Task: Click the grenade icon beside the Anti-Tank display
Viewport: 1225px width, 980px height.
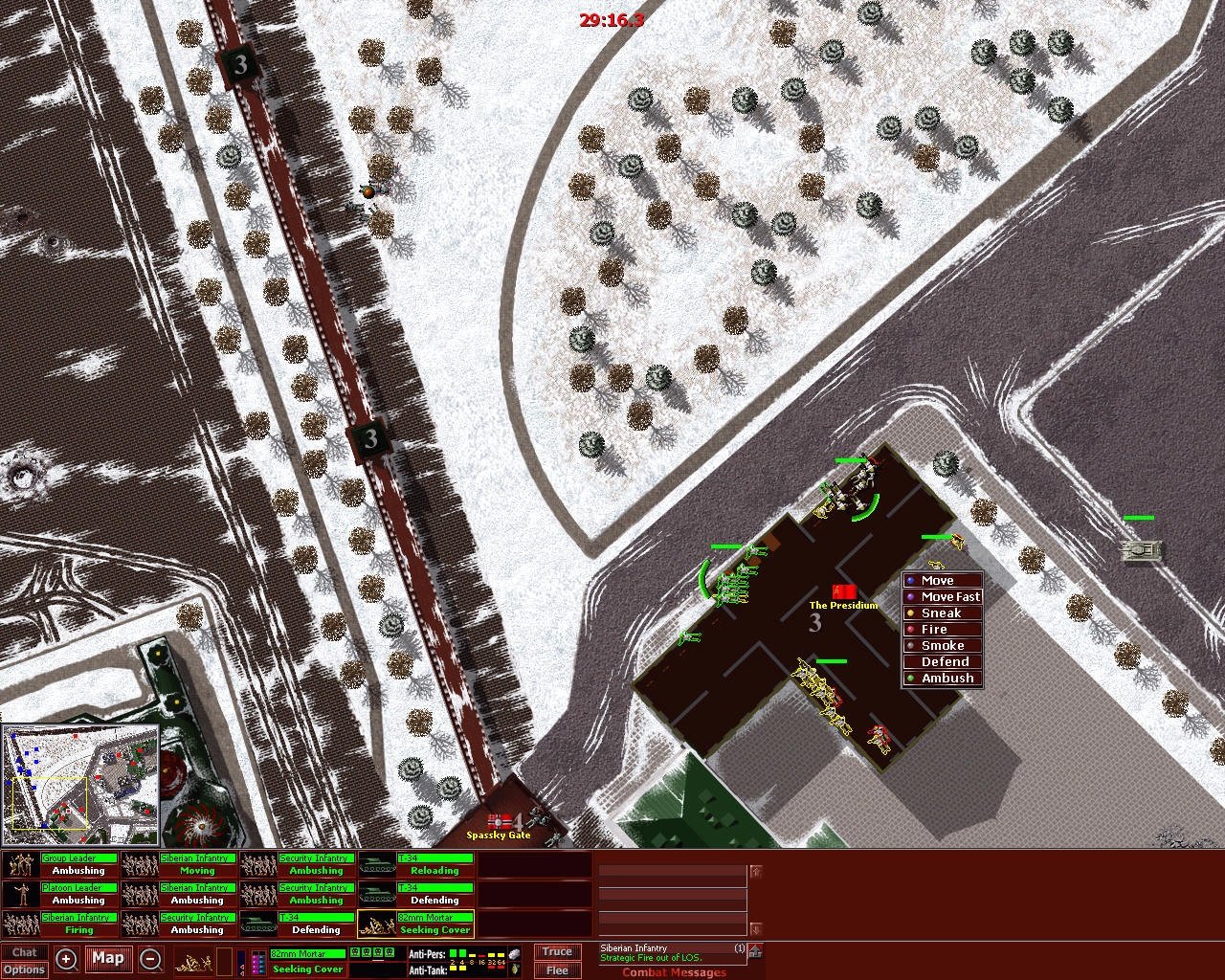Action: [x=516, y=969]
